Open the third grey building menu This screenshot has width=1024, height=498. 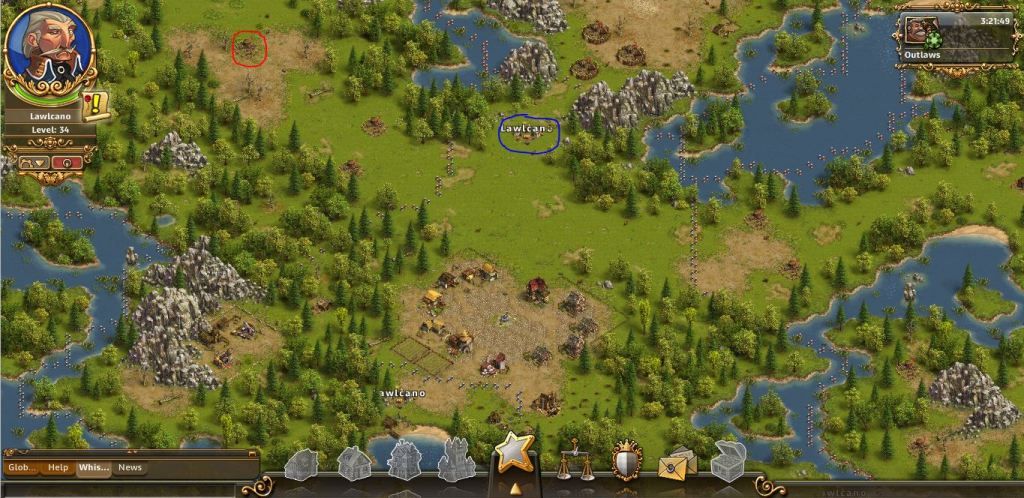point(404,460)
